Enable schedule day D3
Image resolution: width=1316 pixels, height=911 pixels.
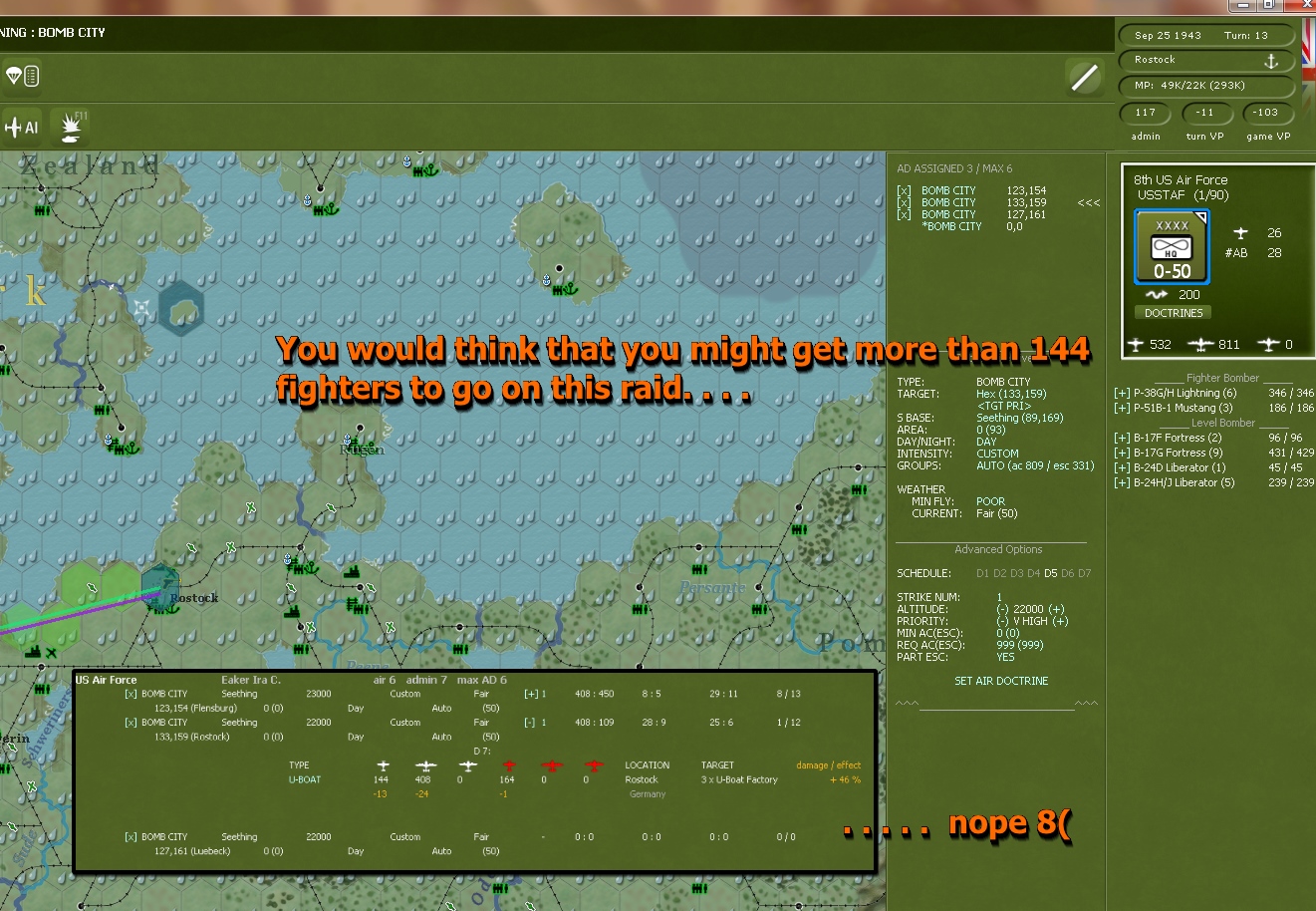1016,573
